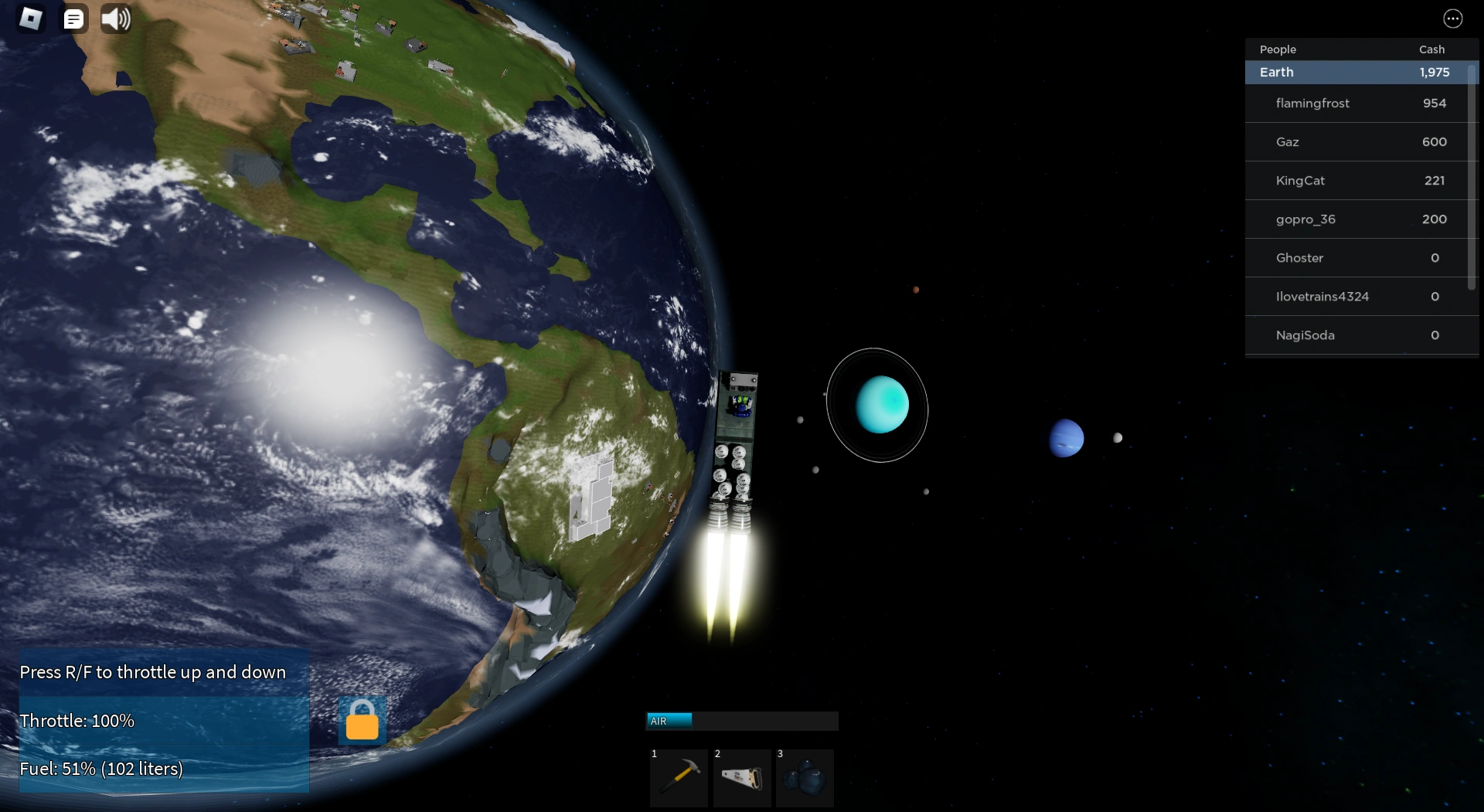
Task: Click the speaker voice icon
Action: [115, 19]
